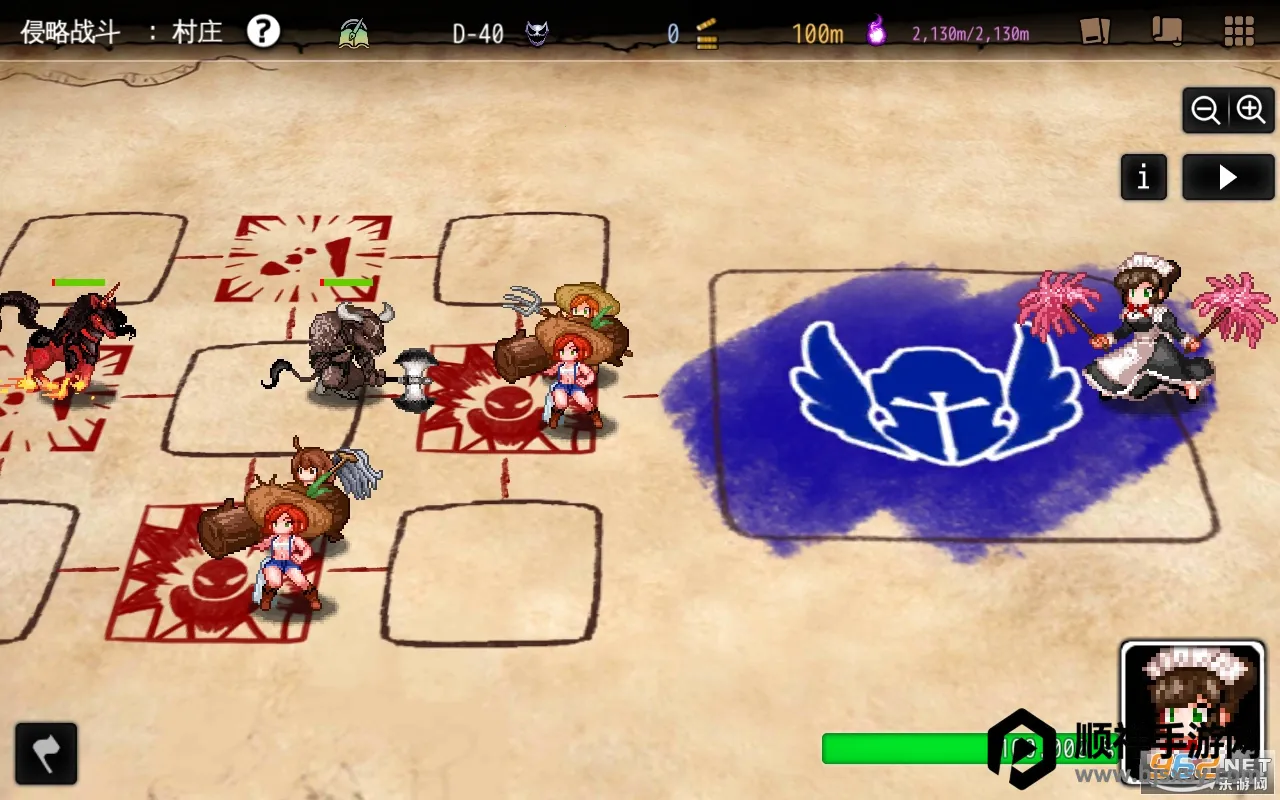Zoom in the battlefield view
This screenshot has width=1280, height=800.
point(1251,110)
